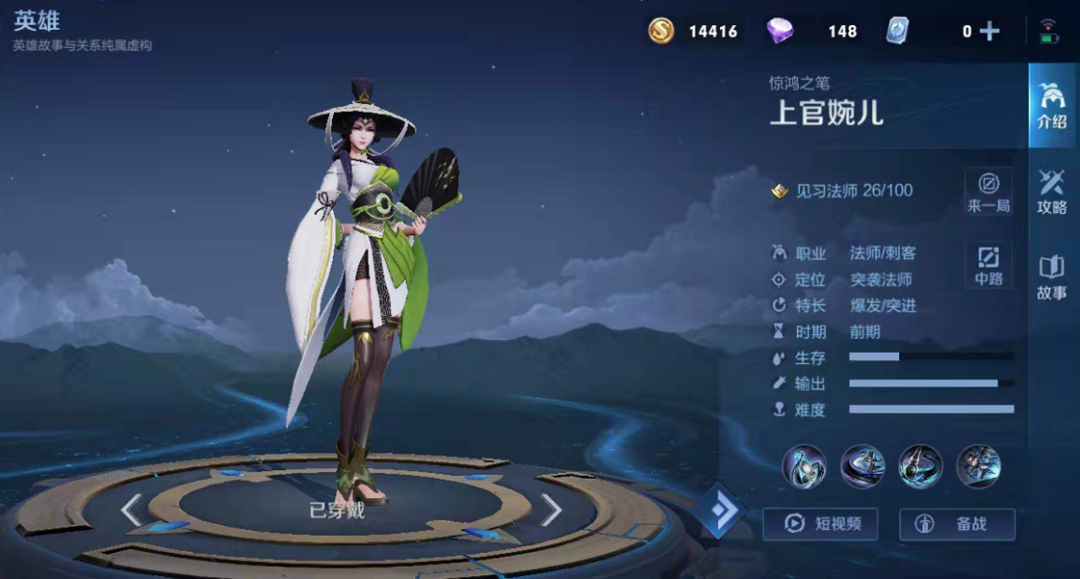This screenshot has height=579, width=1080.
Task: Play the 短视频 short video
Action: coord(819,523)
